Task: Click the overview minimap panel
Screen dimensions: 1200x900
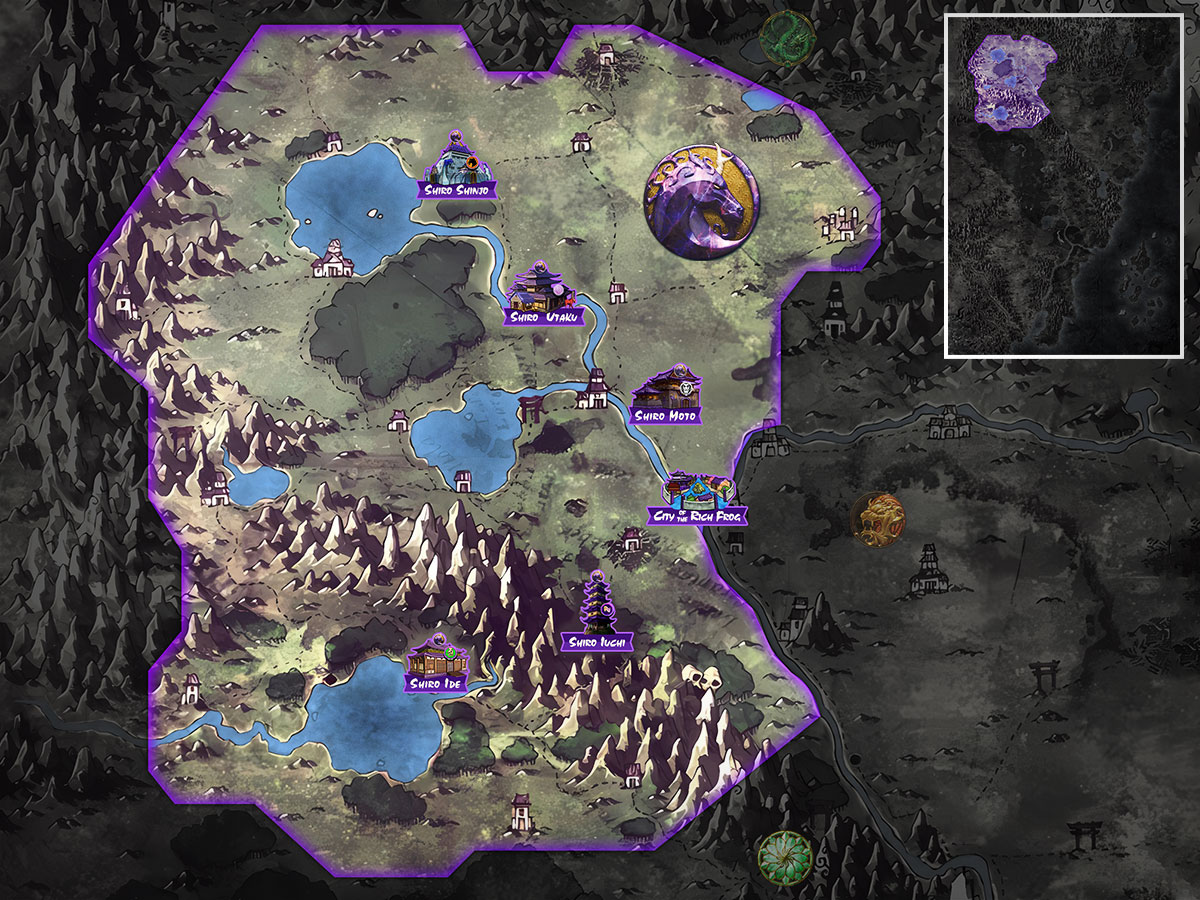Action: pyautogui.click(x=1064, y=186)
